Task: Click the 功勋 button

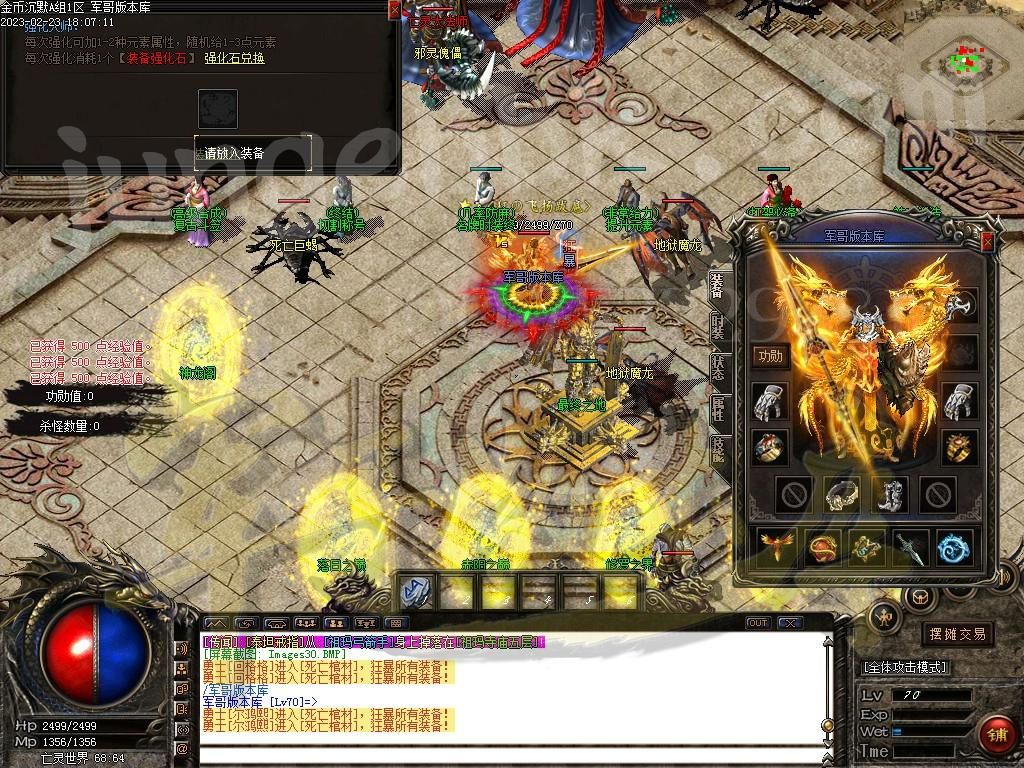Action: [x=770, y=356]
